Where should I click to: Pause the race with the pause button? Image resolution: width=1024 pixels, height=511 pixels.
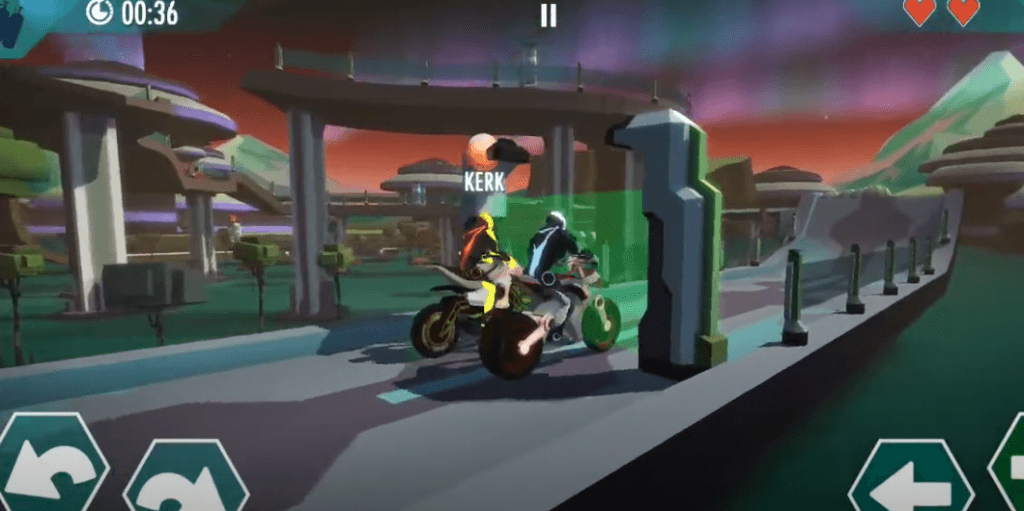point(547,15)
